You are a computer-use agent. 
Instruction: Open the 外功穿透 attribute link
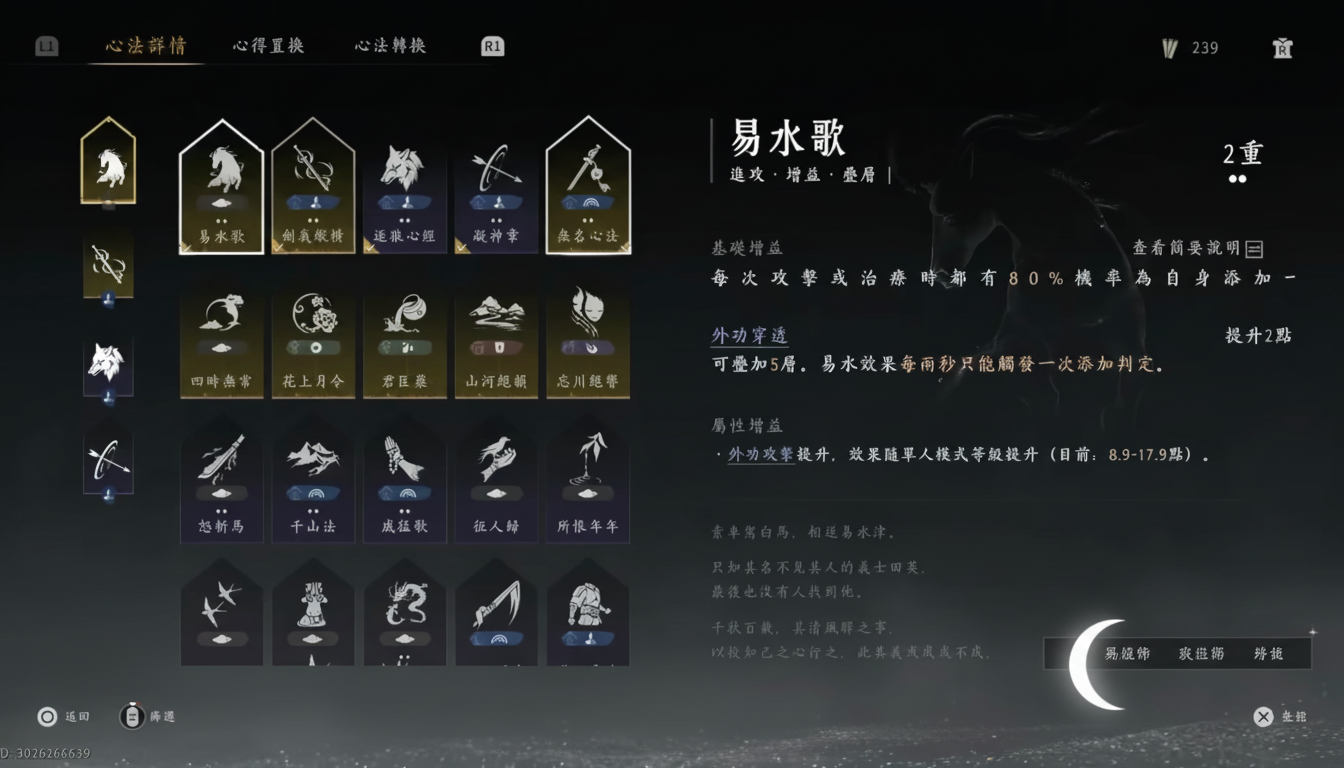(x=748, y=337)
